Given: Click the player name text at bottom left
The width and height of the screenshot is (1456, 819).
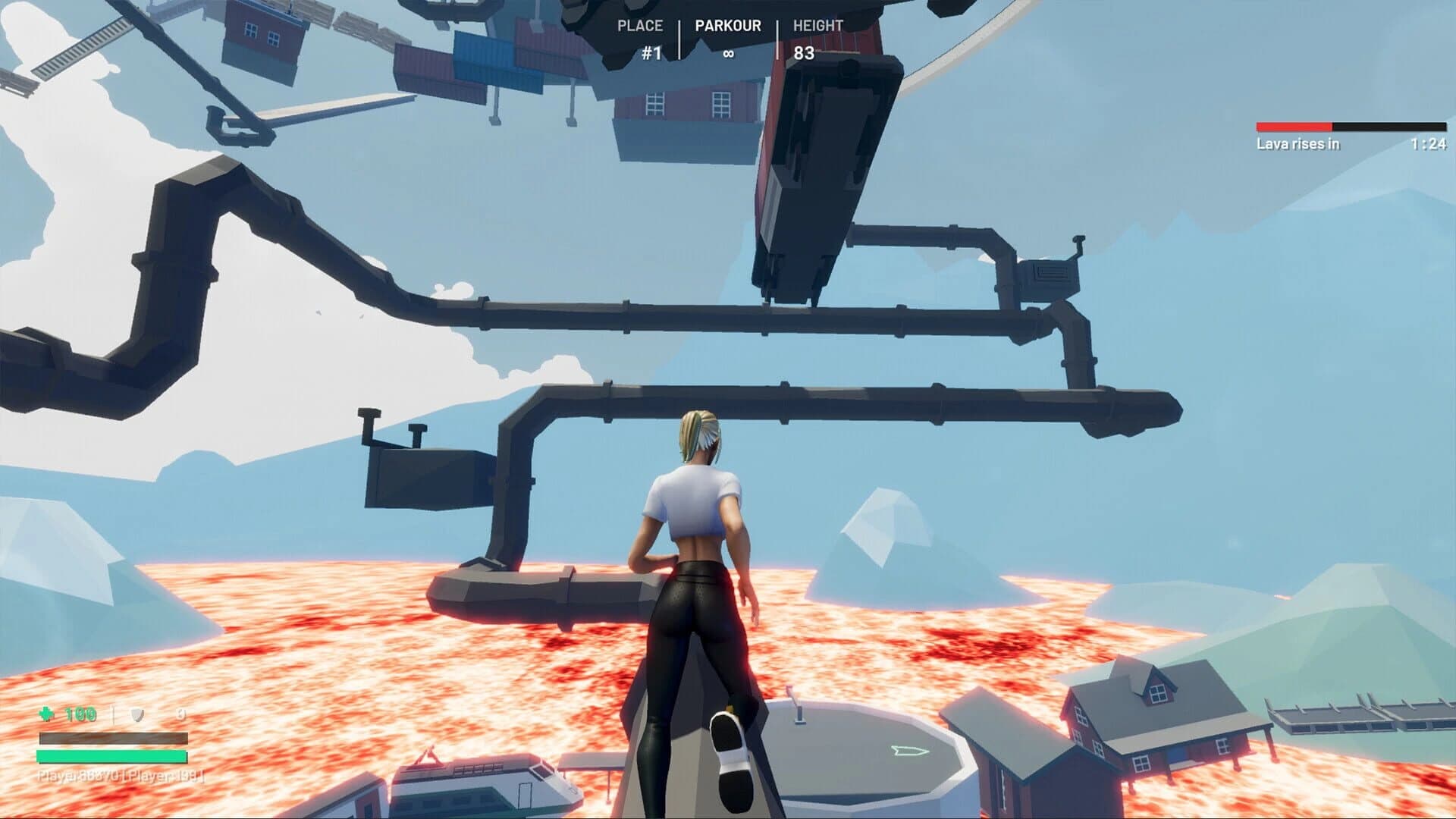Looking at the screenshot, I should [x=112, y=778].
